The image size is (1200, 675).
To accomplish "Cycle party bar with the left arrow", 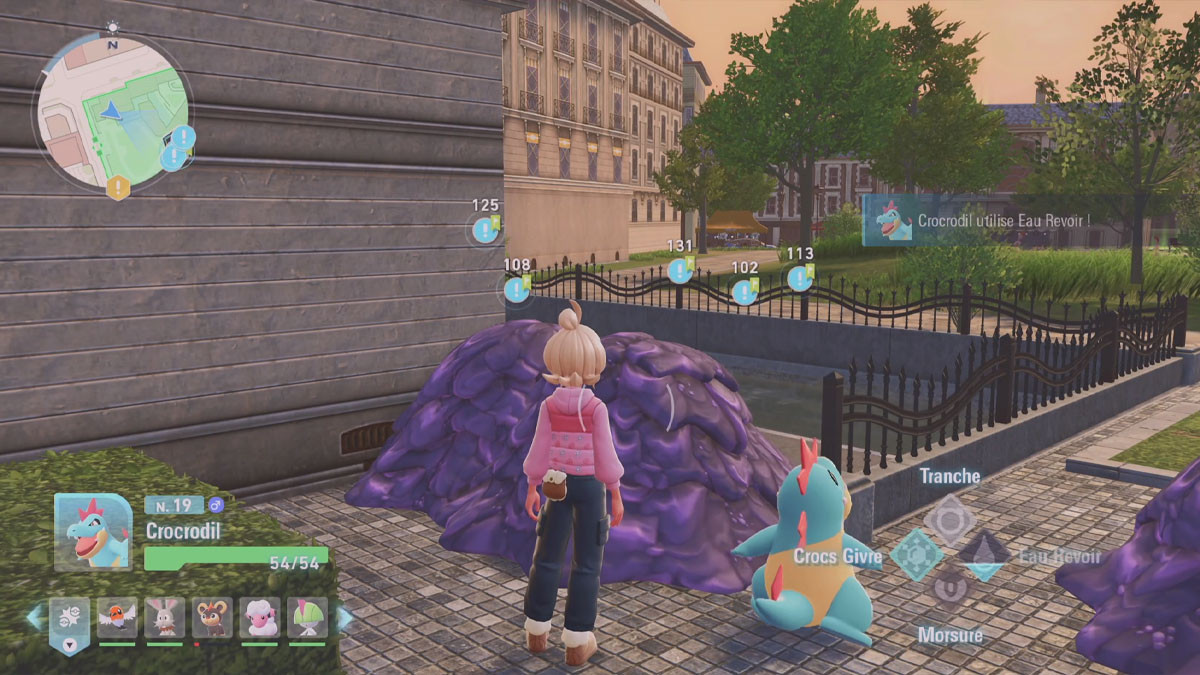I will (34, 618).
